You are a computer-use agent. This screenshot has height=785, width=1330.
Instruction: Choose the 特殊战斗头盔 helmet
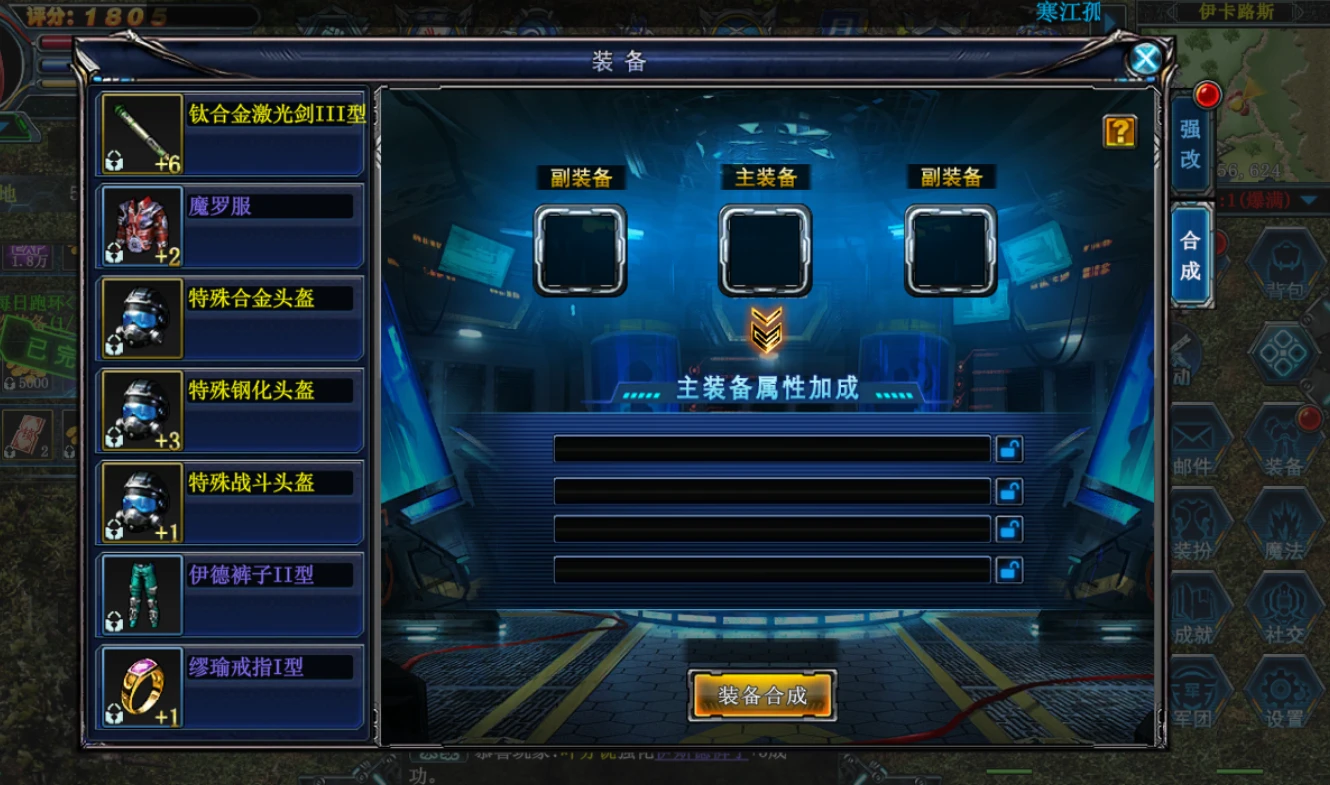232,502
